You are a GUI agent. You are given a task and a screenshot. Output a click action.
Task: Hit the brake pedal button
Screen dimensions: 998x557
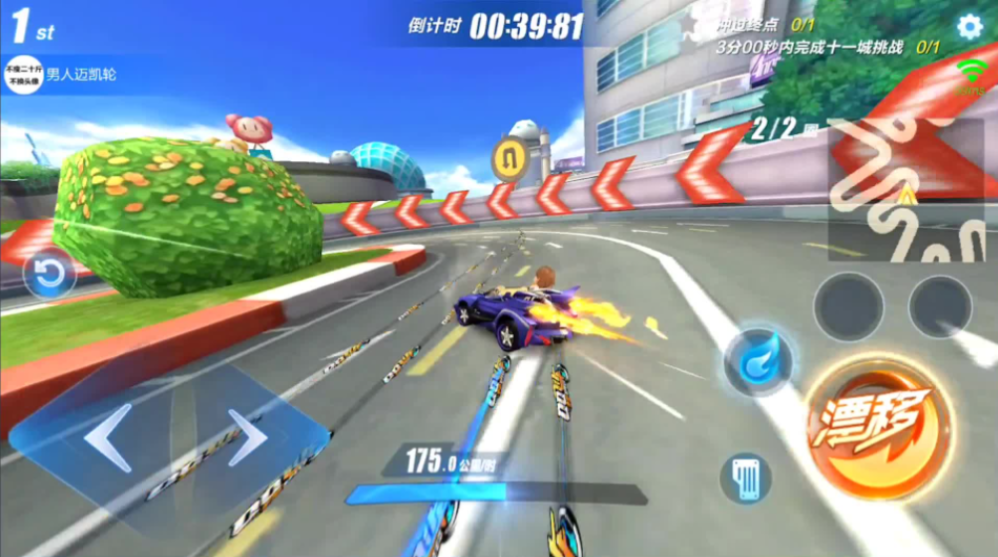pyautogui.click(x=745, y=477)
